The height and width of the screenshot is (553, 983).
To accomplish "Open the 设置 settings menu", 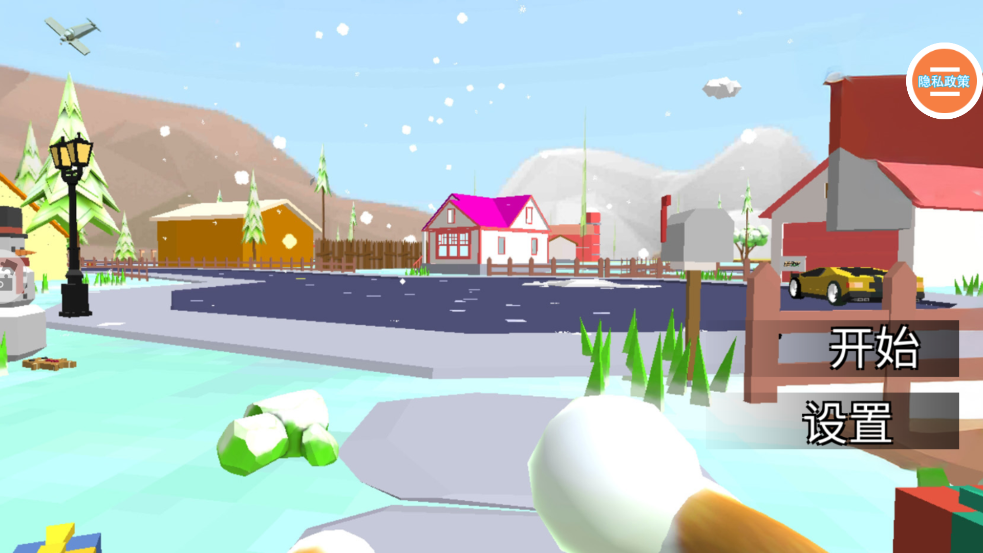I will point(848,421).
